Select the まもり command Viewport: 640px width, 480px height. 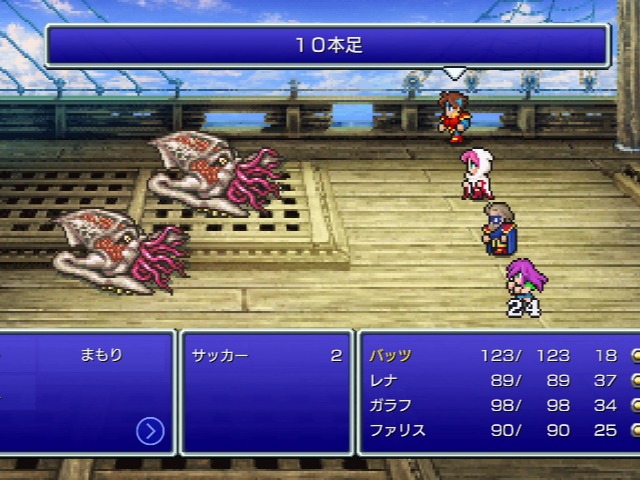[101, 355]
